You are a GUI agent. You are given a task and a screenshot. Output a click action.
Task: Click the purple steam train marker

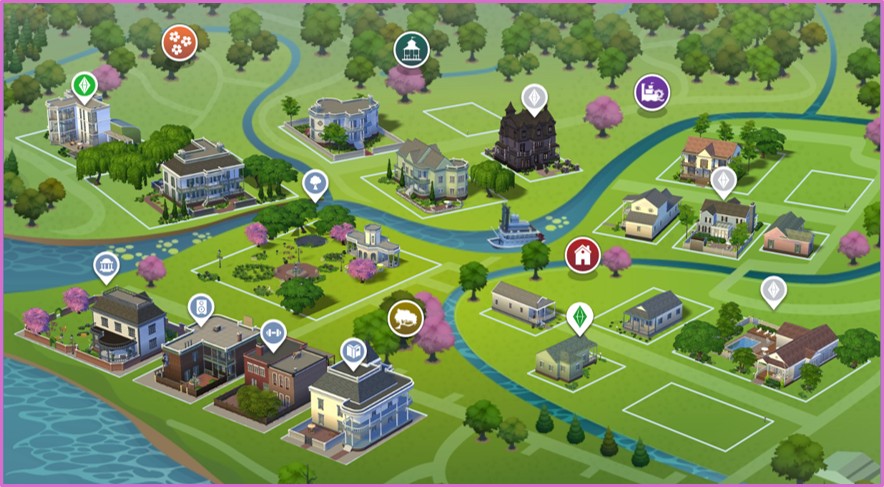[x=652, y=92]
